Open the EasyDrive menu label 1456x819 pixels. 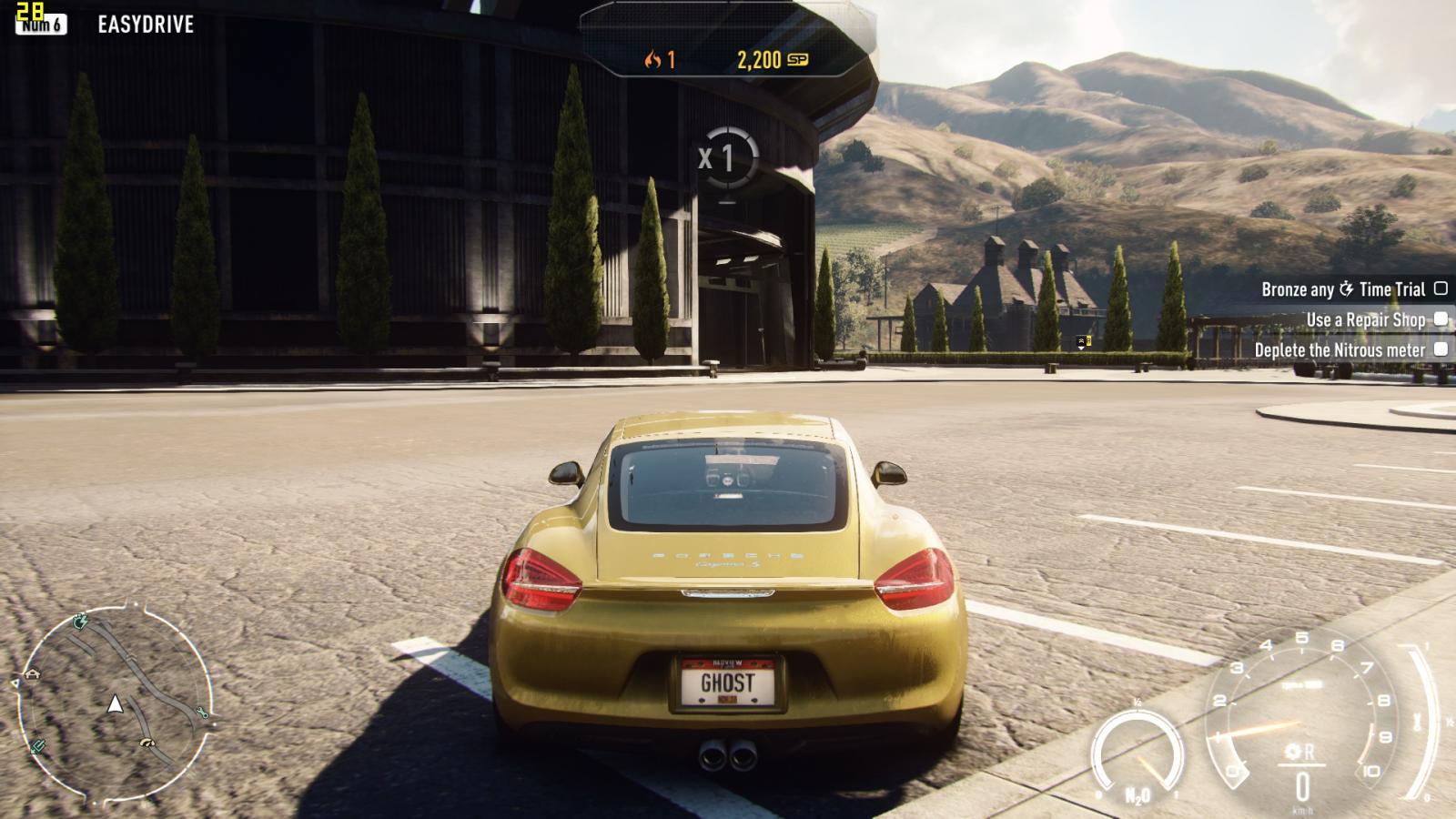click(146, 25)
